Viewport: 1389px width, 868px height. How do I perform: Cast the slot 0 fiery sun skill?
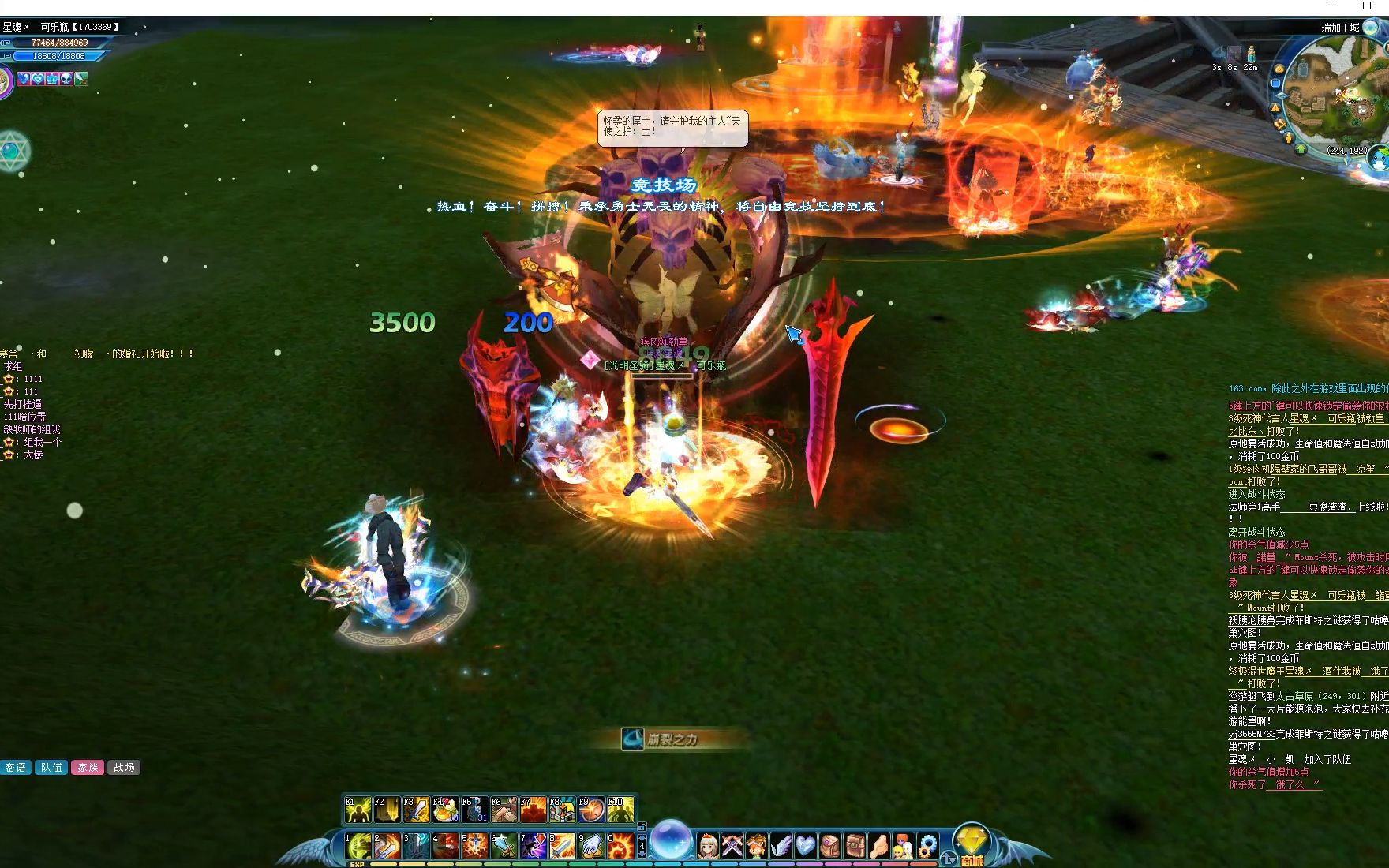pyautogui.click(x=620, y=846)
